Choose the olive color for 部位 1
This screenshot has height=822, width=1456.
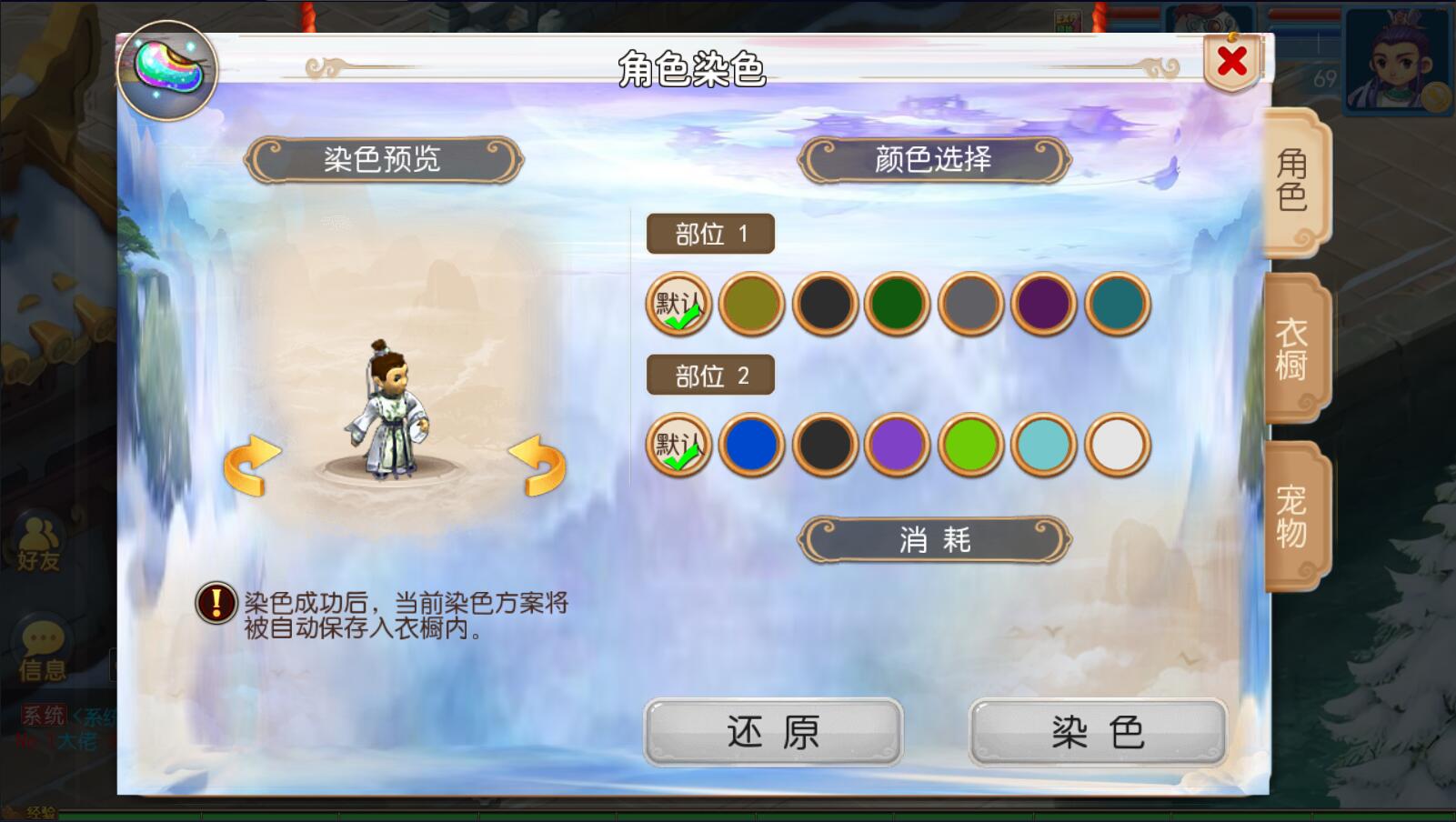[751, 304]
